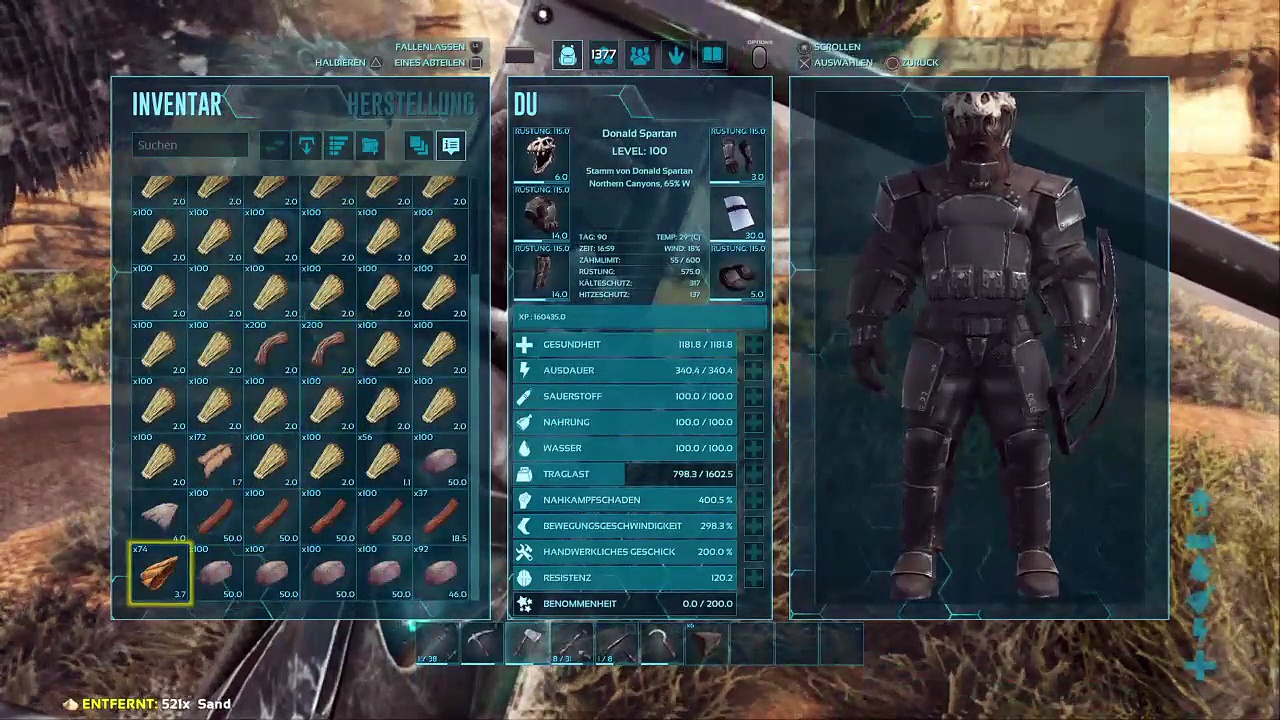Viewport: 1280px width, 720px height.
Task: Open the tribe members tab icon
Action: point(639,56)
